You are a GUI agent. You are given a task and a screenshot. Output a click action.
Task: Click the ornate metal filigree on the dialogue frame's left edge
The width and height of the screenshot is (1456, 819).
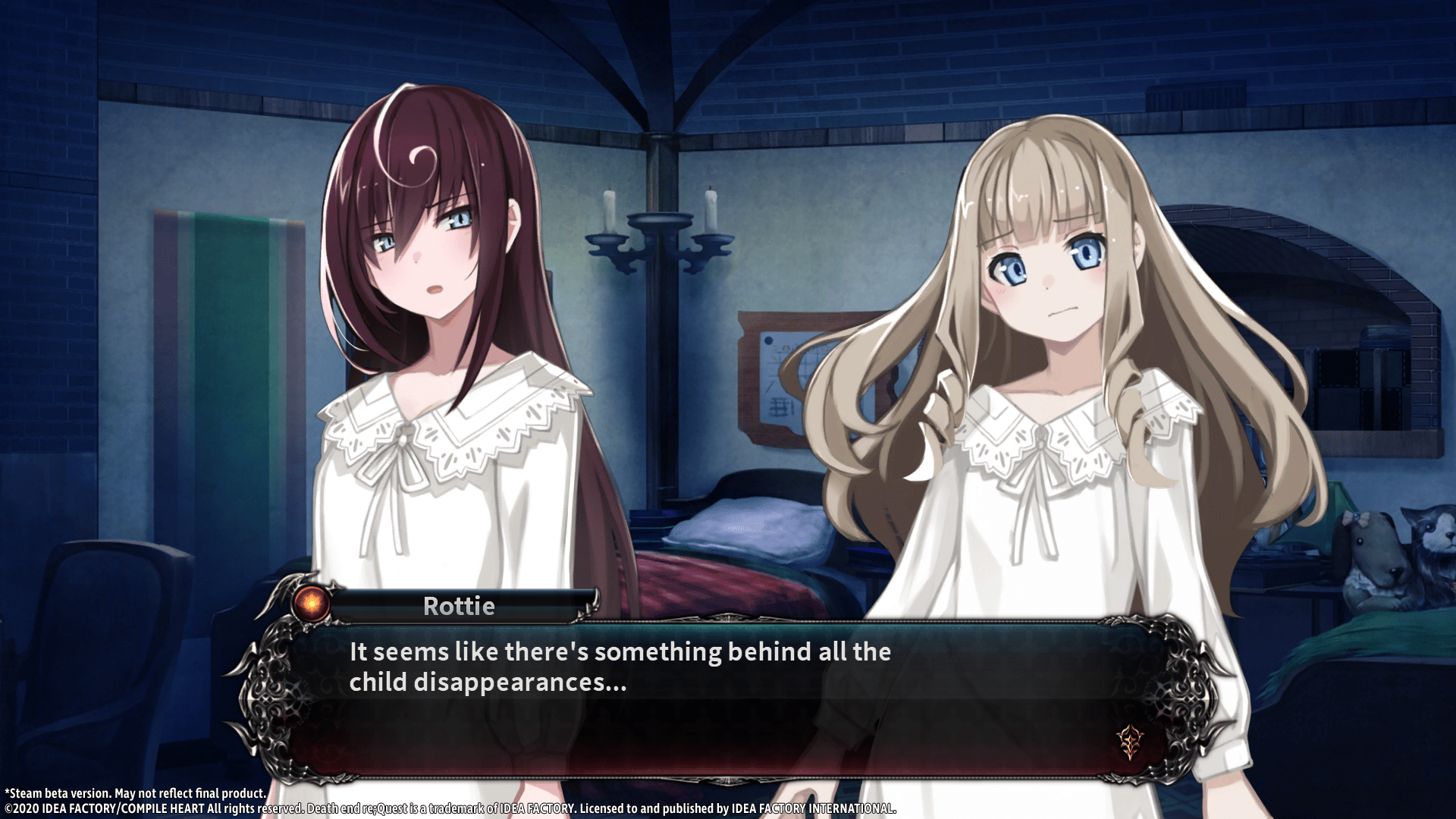(269, 698)
